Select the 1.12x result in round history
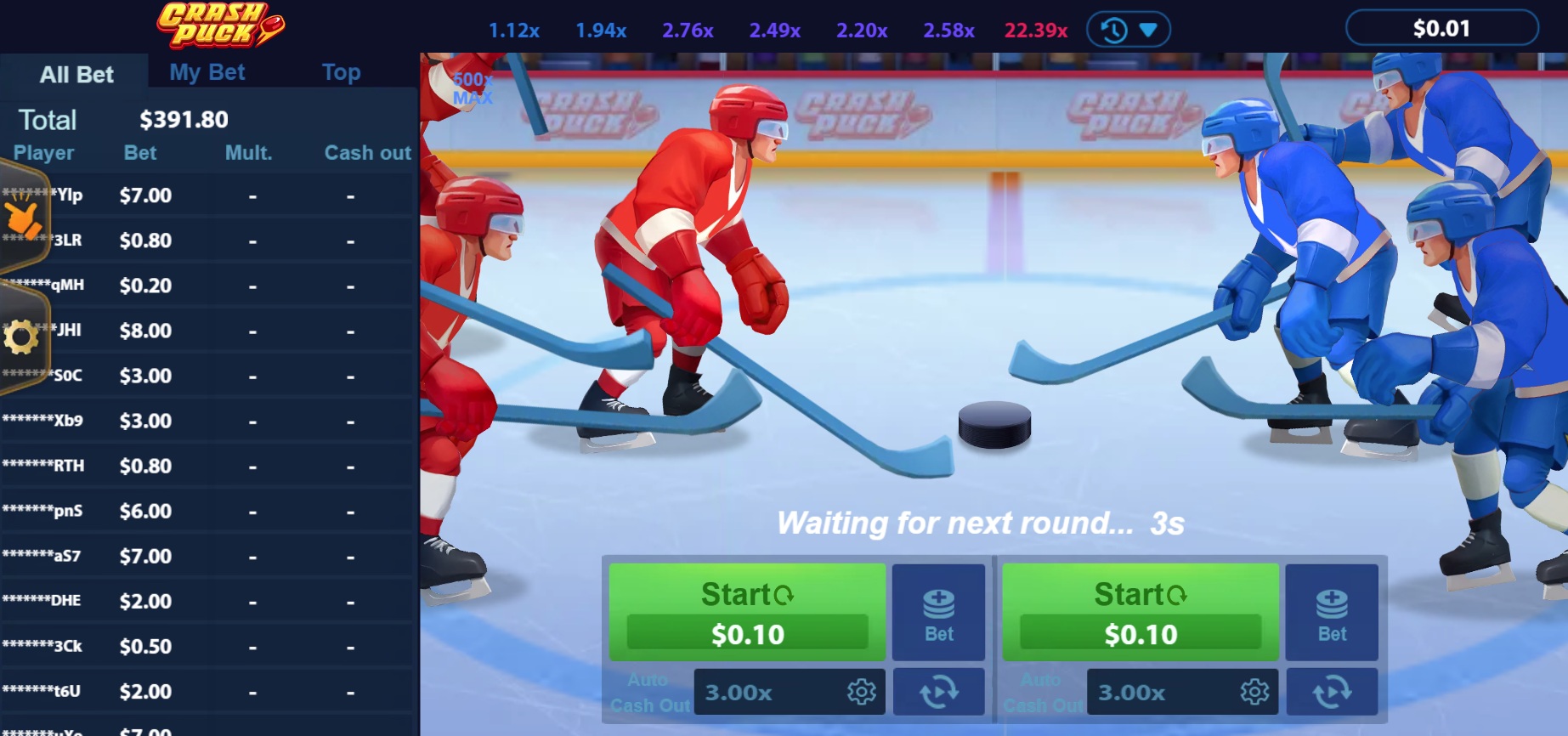1568x736 pixels. coord(513,31)
